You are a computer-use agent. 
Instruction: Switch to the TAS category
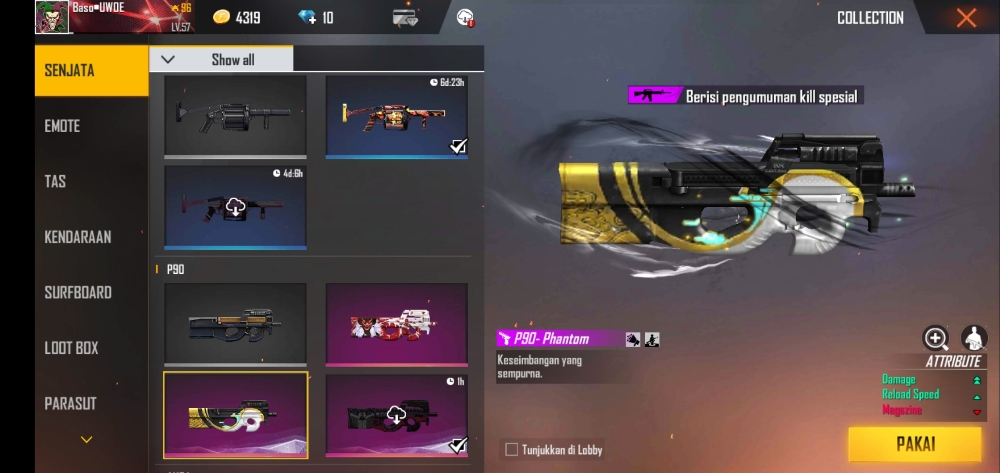(56, 181)
